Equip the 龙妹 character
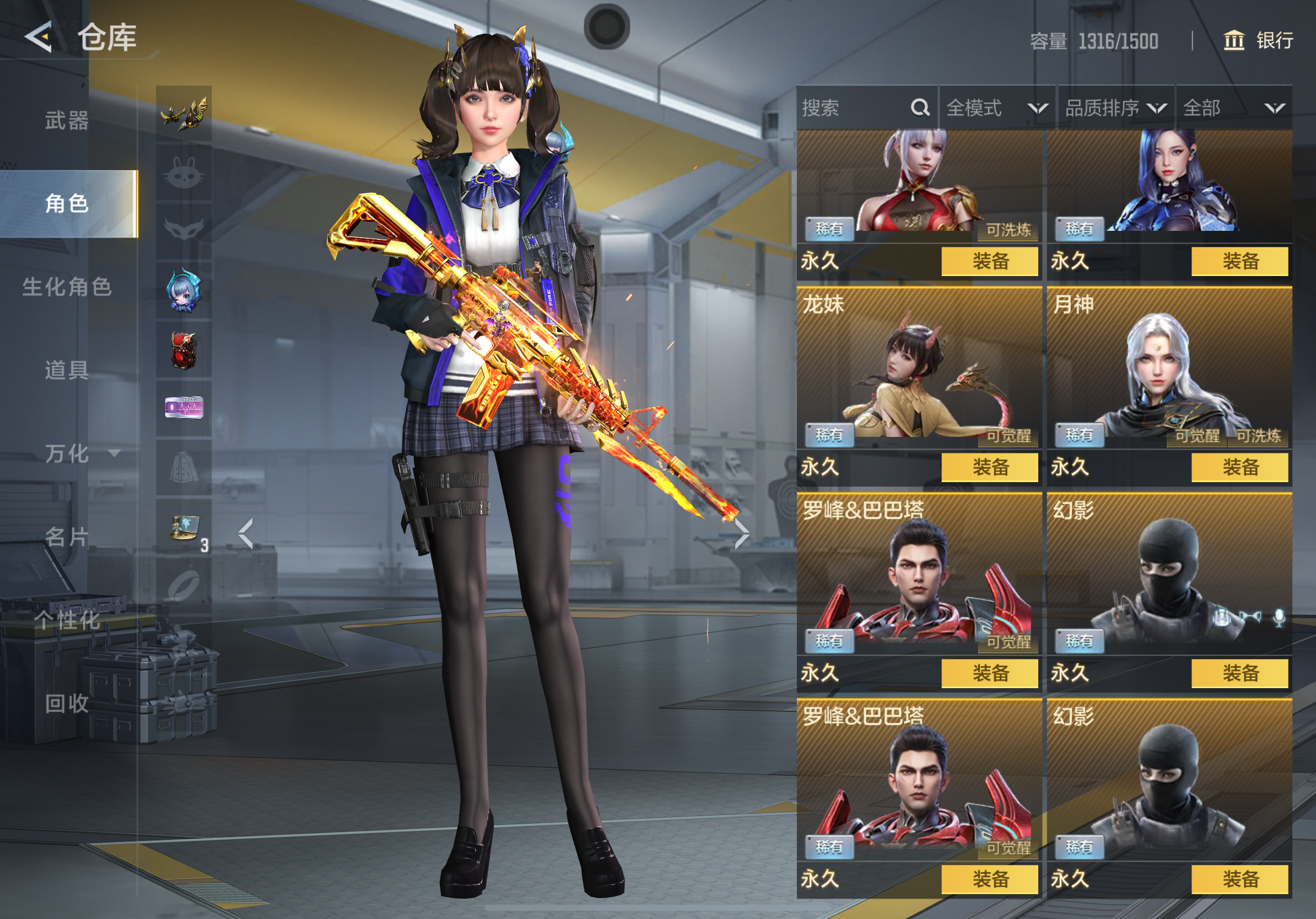Screen dimensions: 1316x919 (989, 468)
